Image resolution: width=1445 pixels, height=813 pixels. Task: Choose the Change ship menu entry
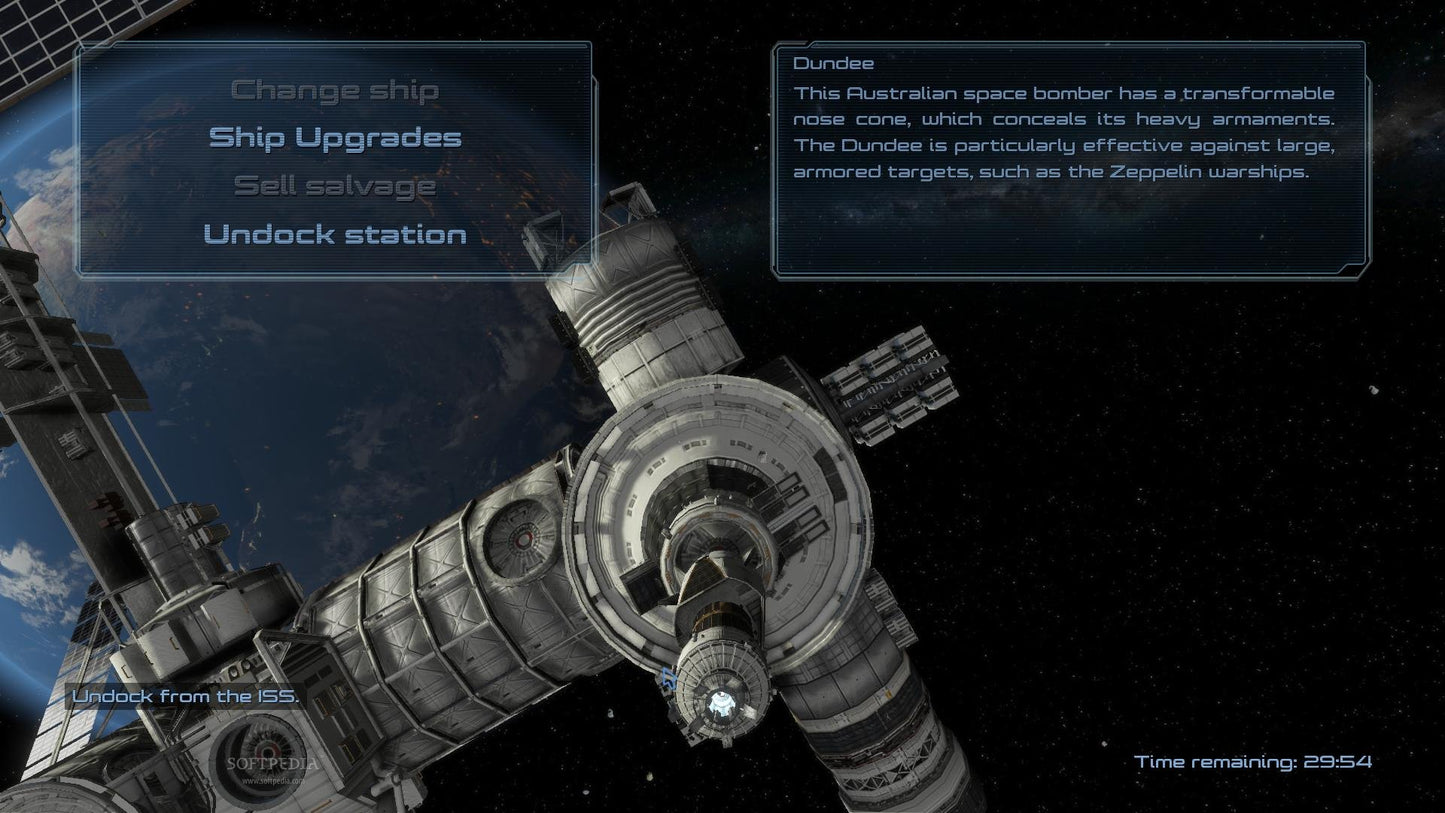point(334,90)
